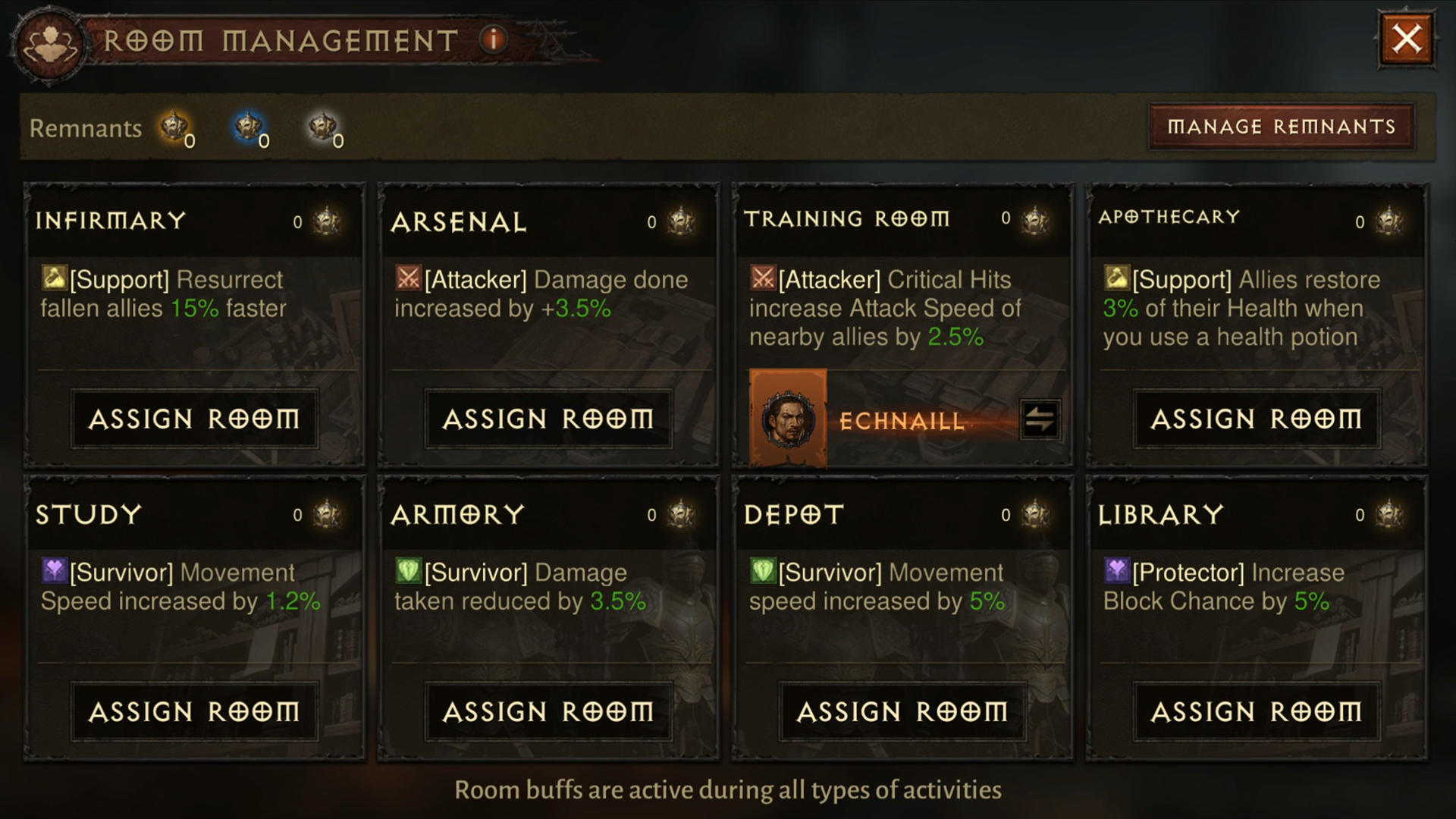The image size is (1456, 819).
Task: Assign a member to the Armory
Action: (x=548, y=711)
